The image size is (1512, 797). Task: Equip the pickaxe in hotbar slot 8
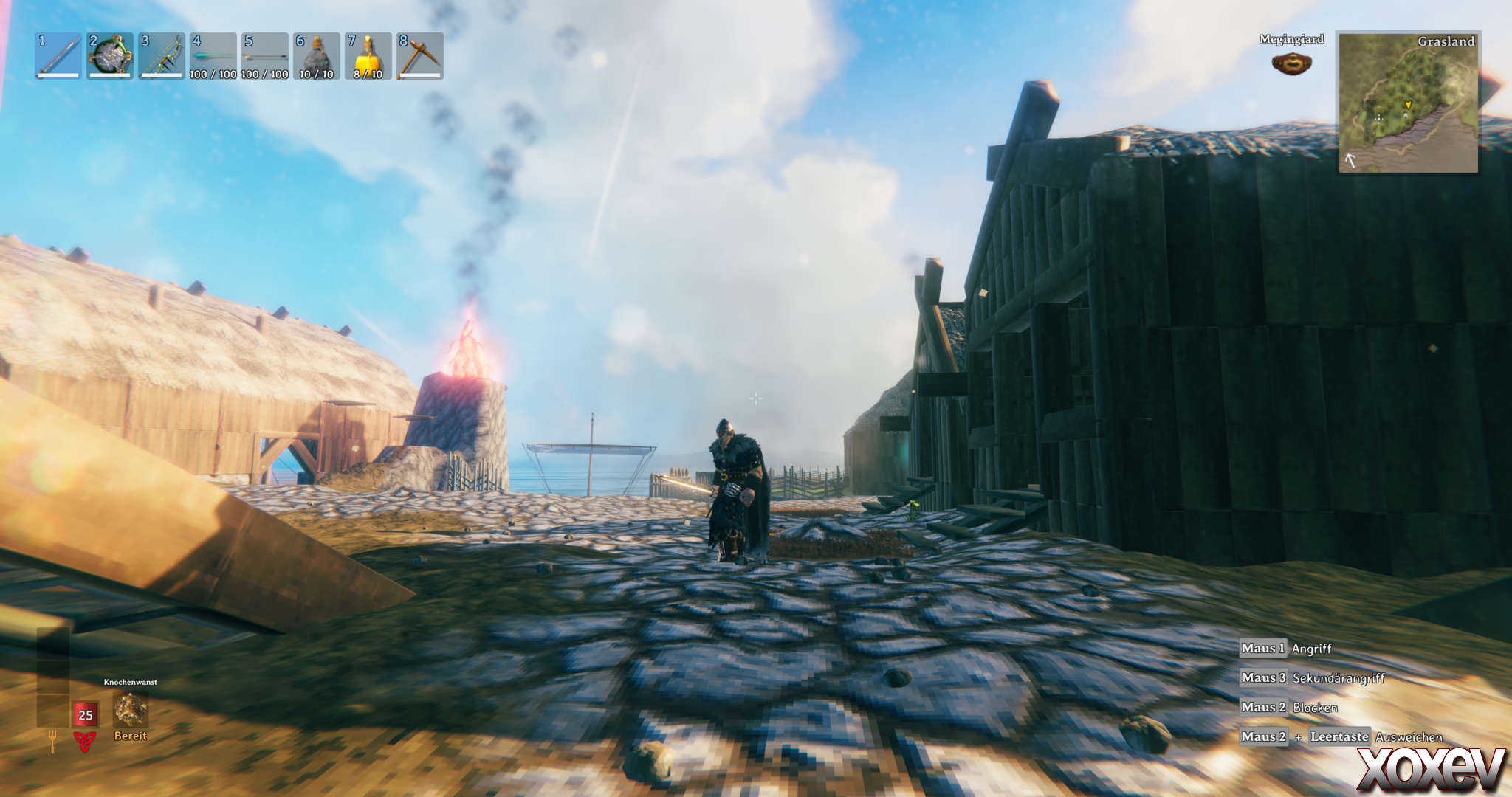tap(420, 55)
